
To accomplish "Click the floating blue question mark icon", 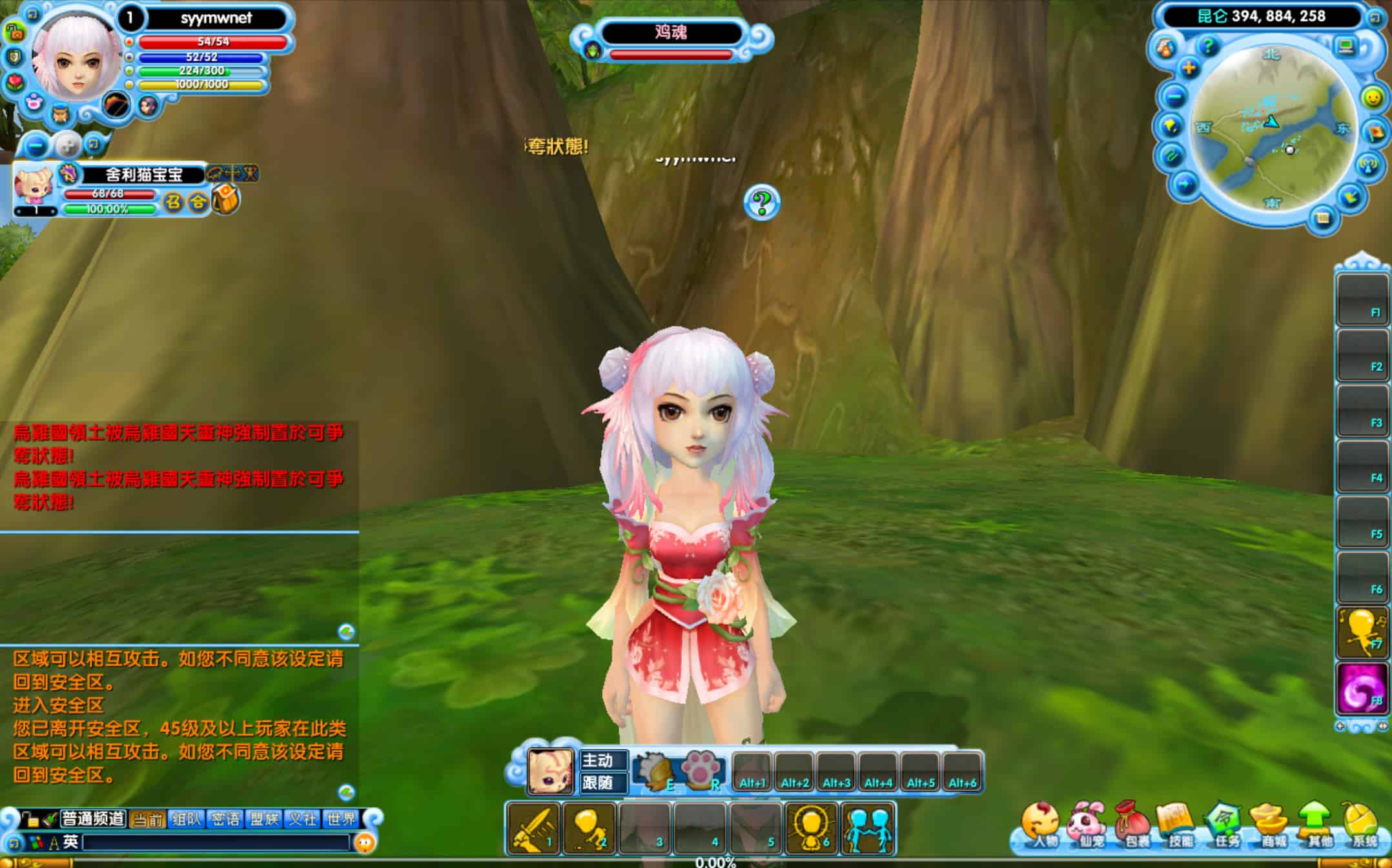I will tap(762, 203).
